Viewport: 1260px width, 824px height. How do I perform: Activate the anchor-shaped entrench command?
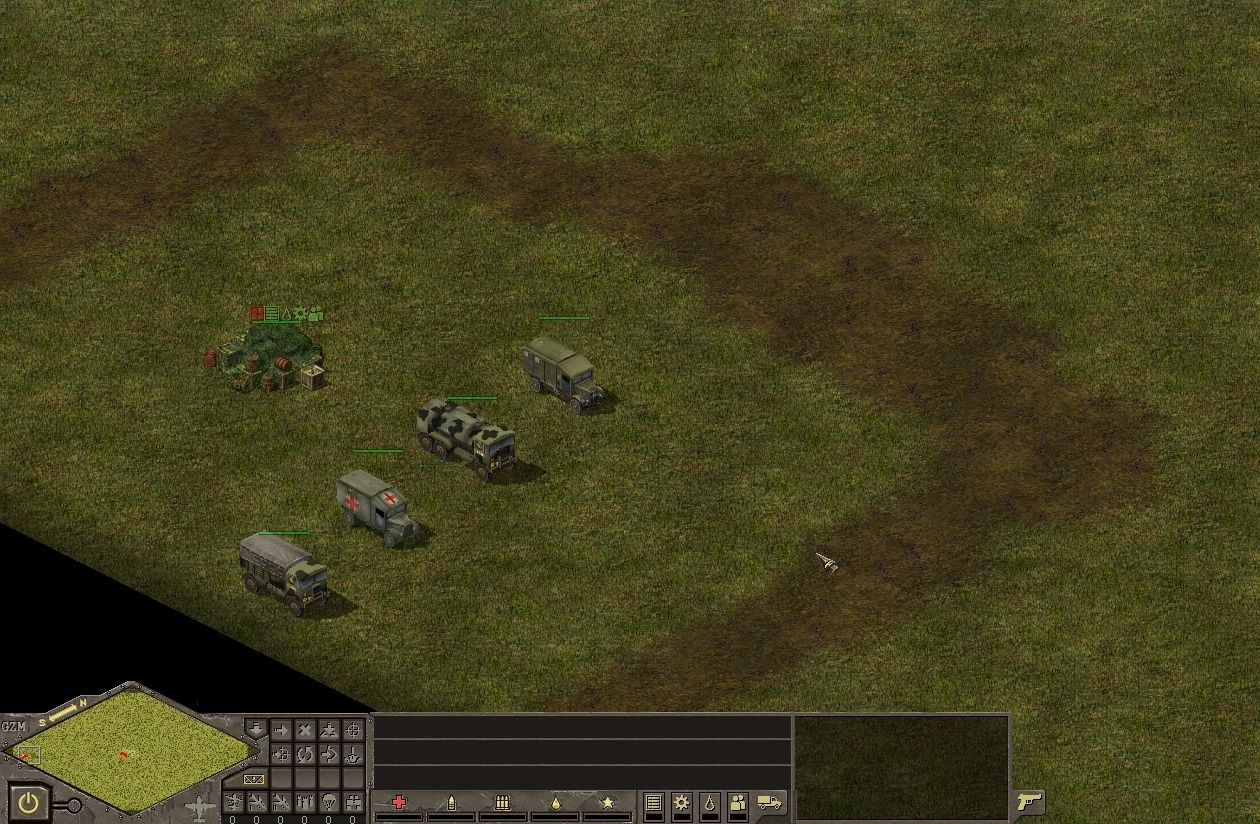tap(353, 754)
